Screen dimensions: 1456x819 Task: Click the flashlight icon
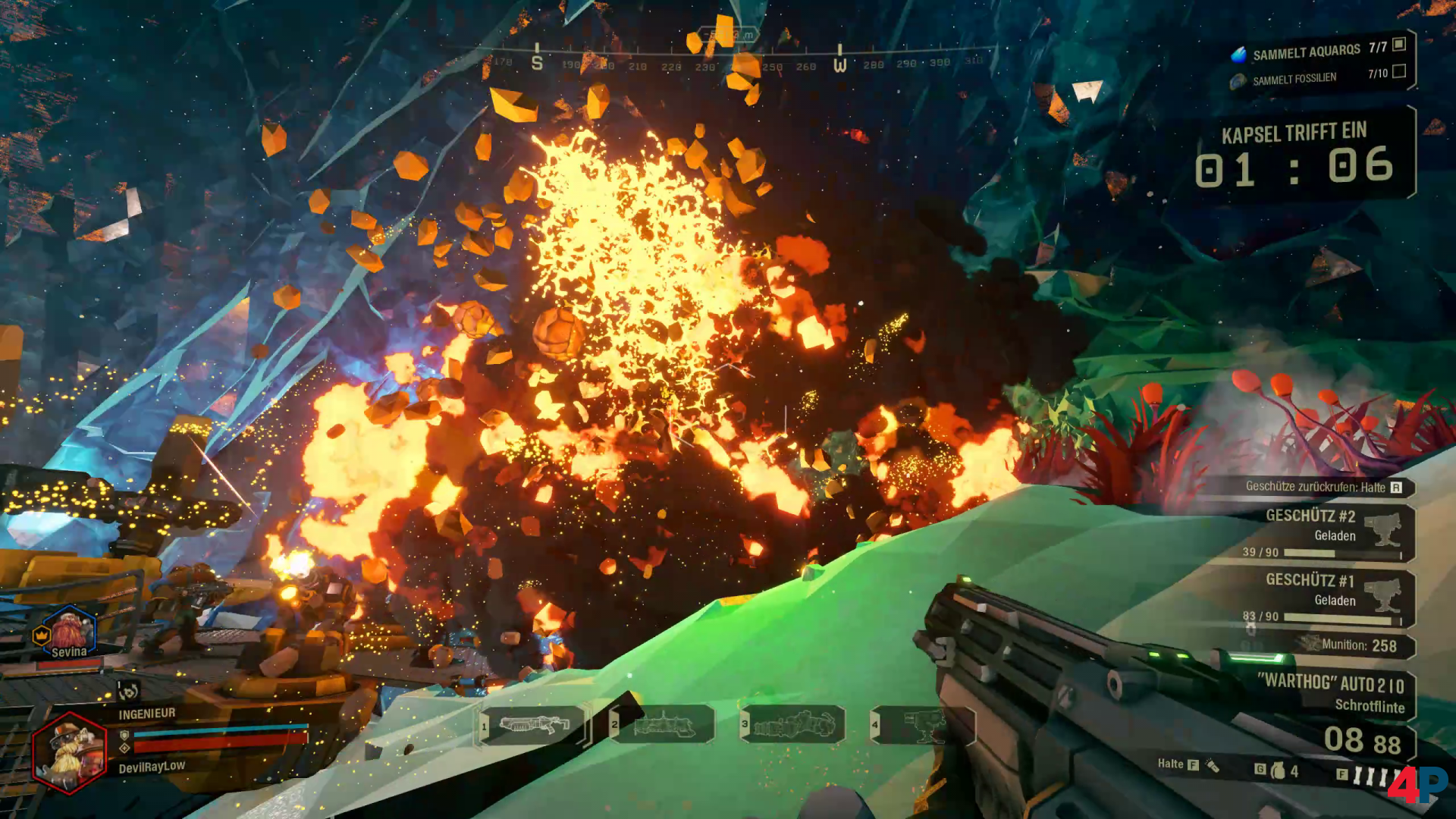(x=1213, y=766)
